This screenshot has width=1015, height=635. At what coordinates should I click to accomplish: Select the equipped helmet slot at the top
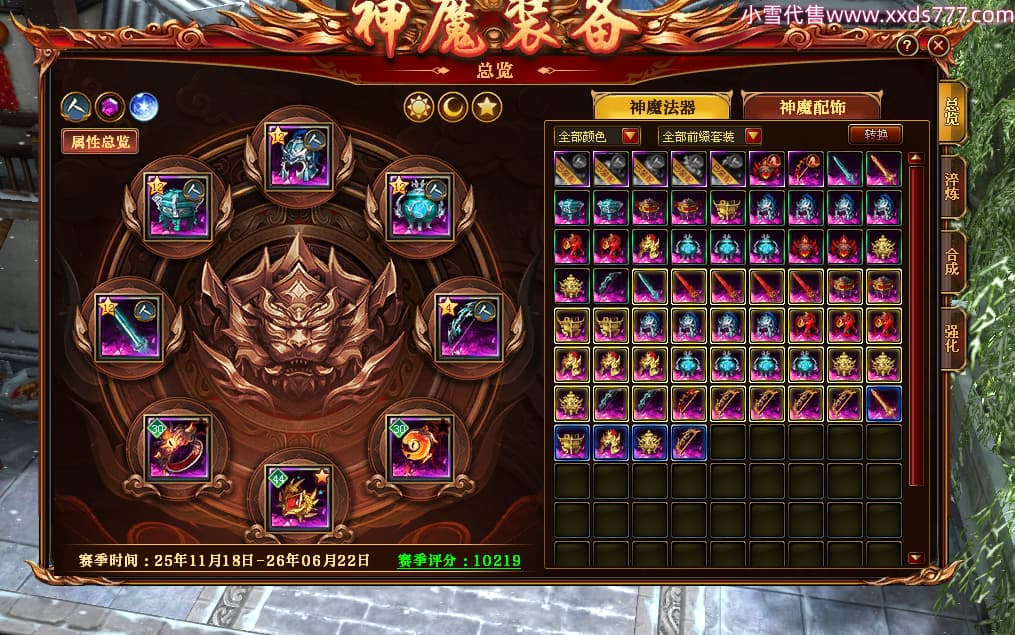click(299, 155)
